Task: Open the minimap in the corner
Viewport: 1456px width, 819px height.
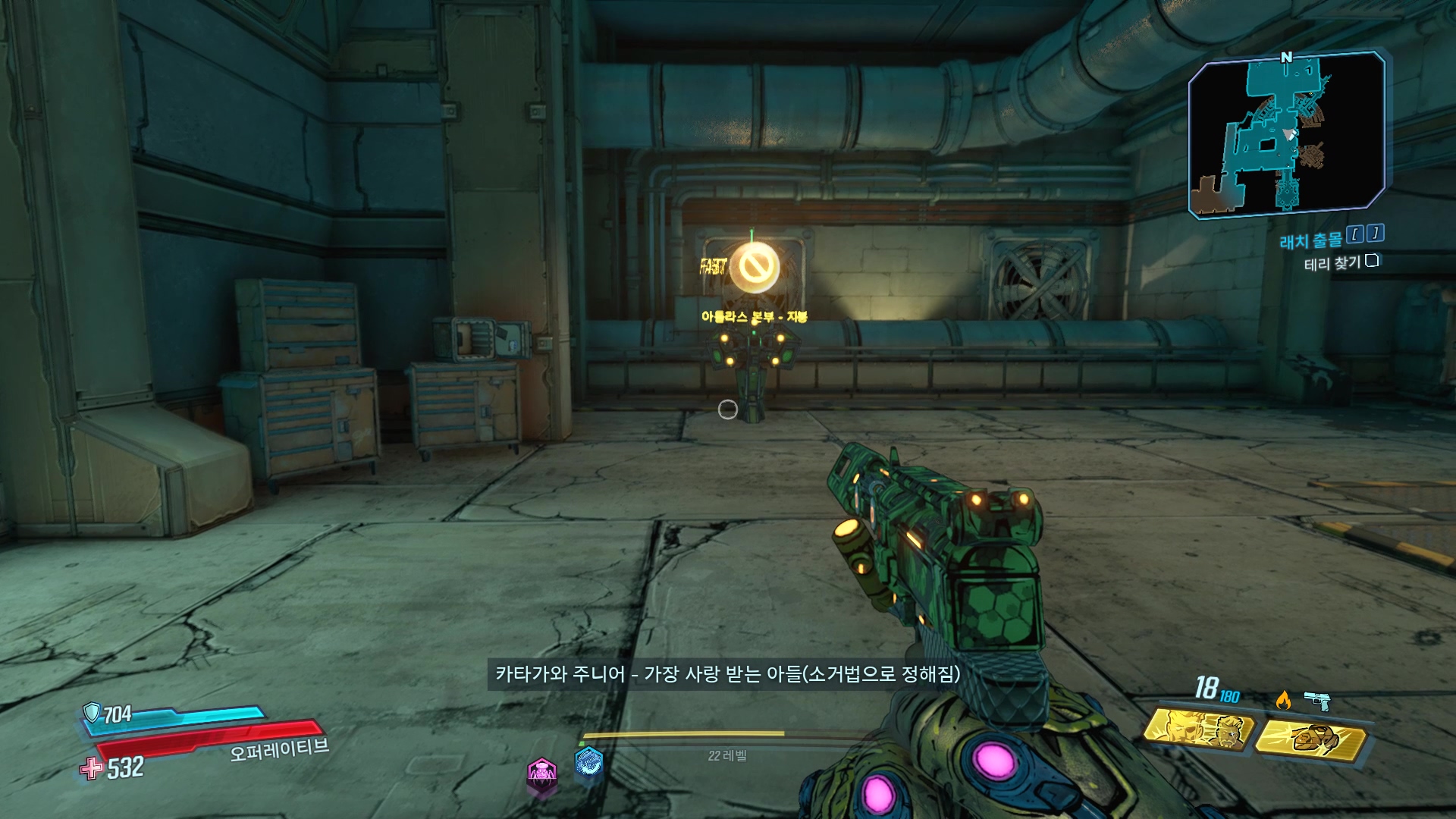Action: click(x=1286, y=134)
